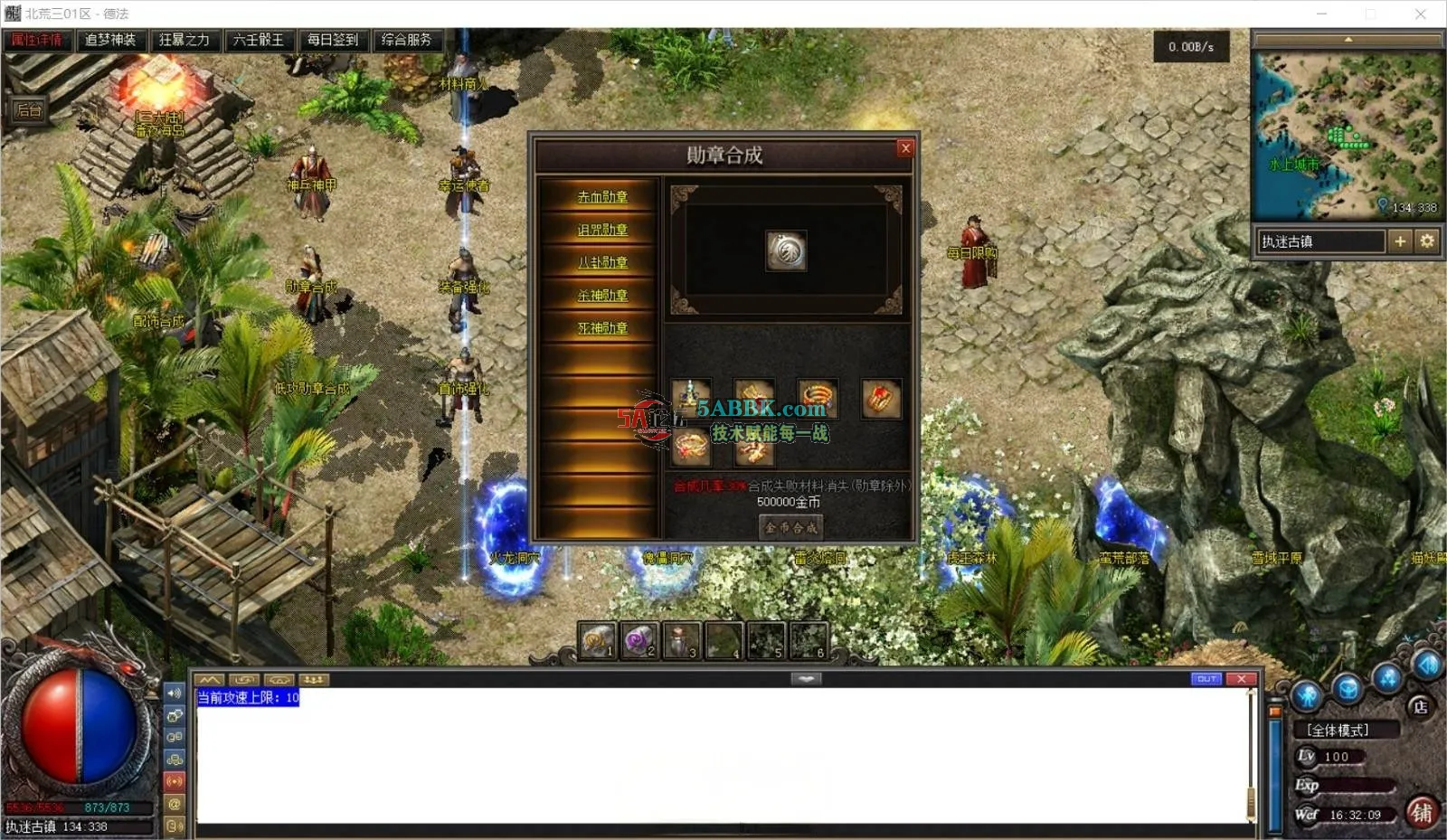Open the minimap settings gear icon

pyautogui.click(x=1427, y=241)
